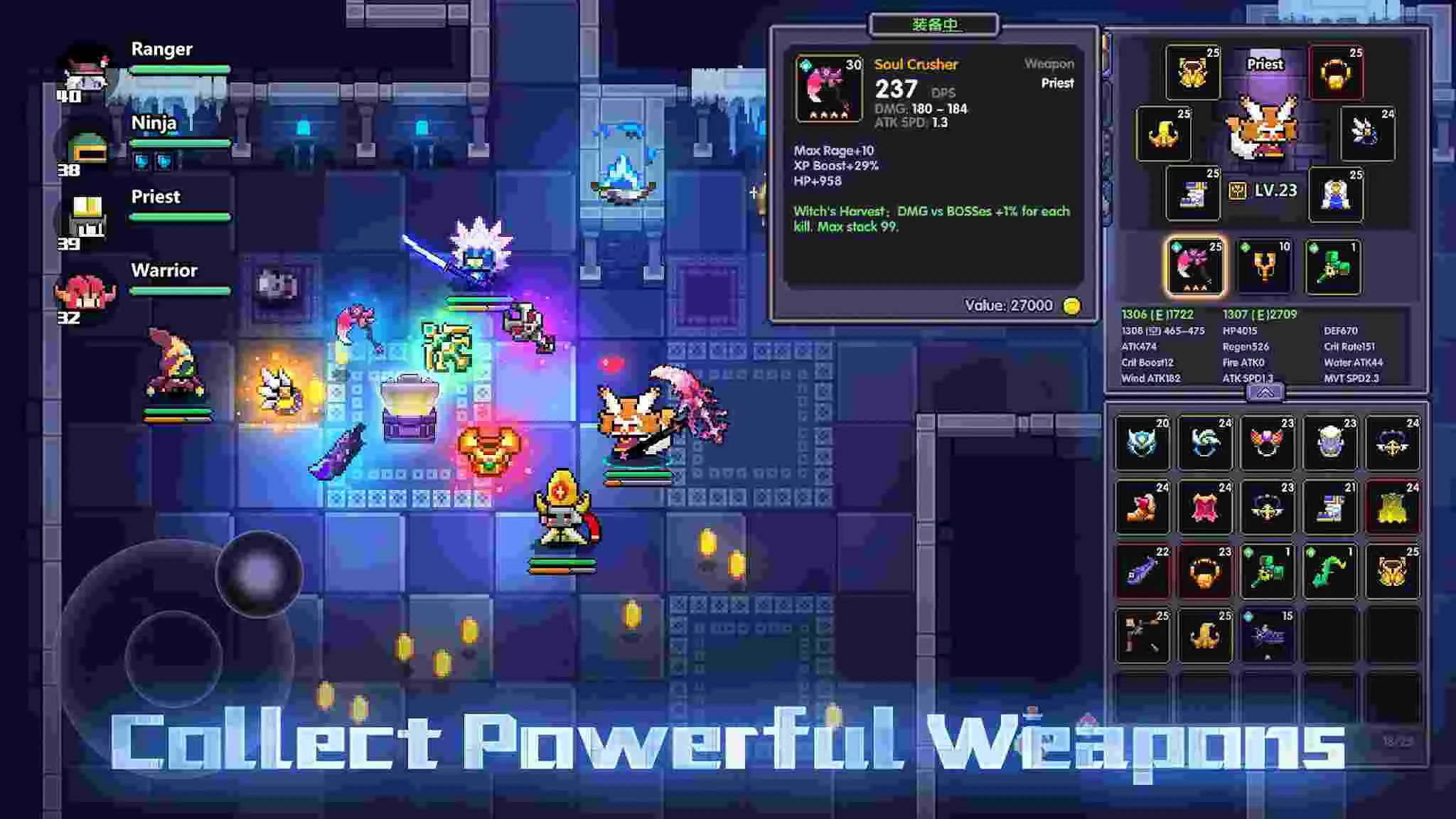The height and width of the screenshot is (819, 1456).
Task: Switch to the 装备中 tab at panel top
Action: 933,23
